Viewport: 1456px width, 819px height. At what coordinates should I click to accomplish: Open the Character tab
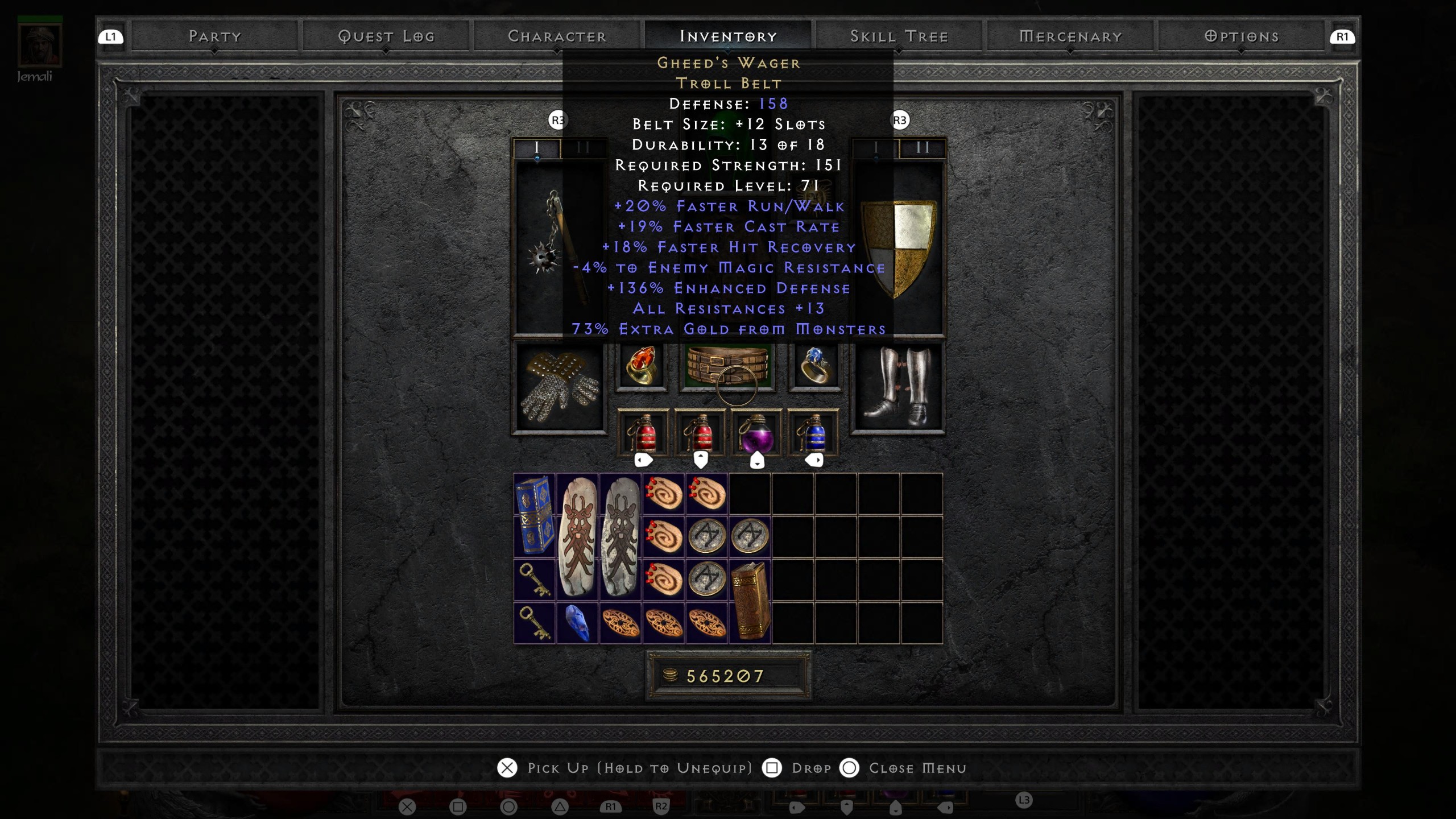[558, 35]
